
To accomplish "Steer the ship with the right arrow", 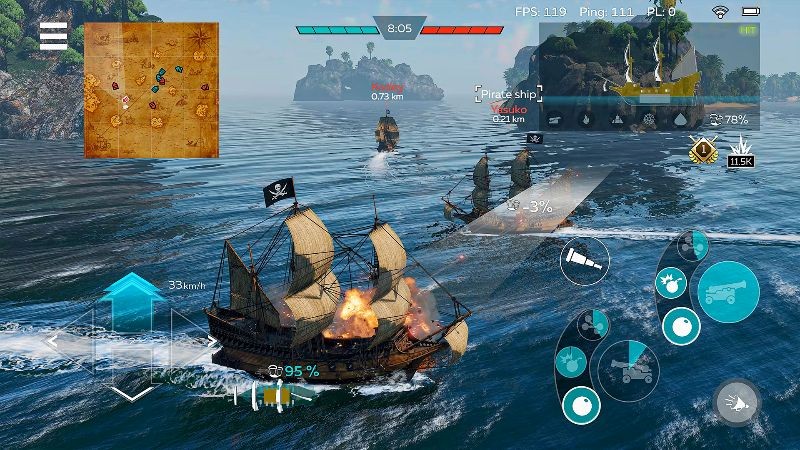I will click(211, 342).
